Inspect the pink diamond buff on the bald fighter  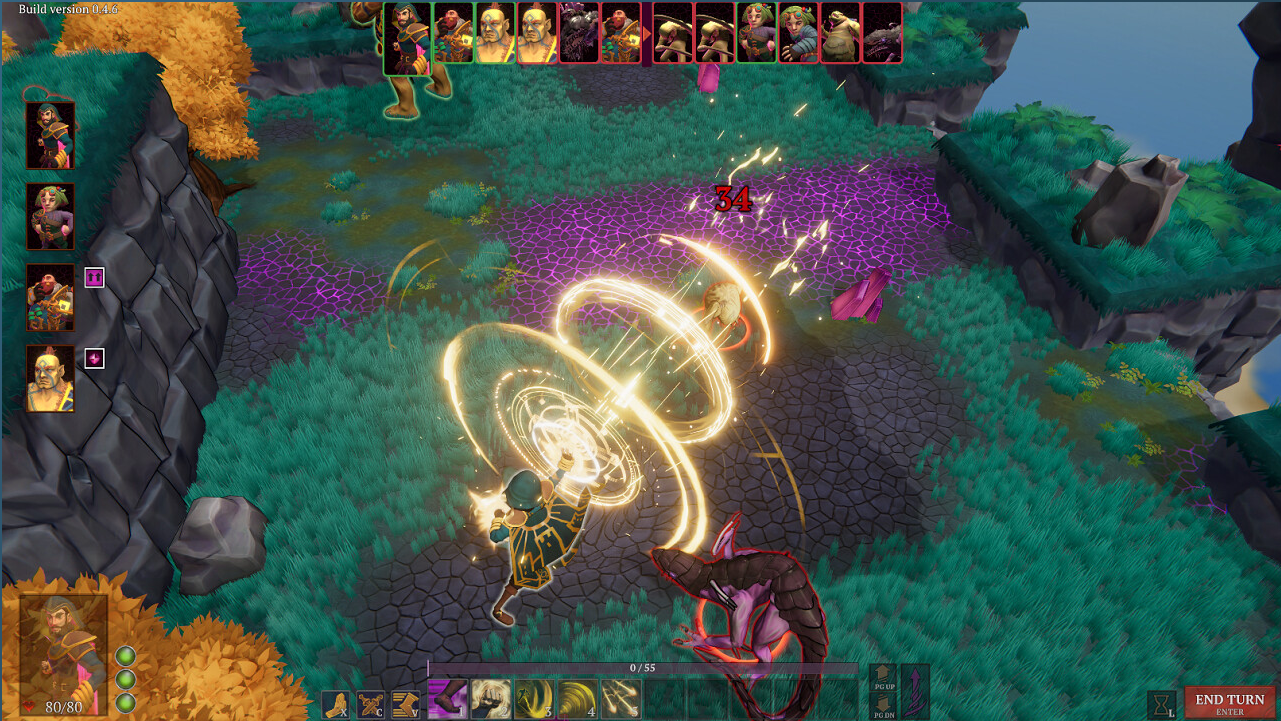[x=96, y=356]
